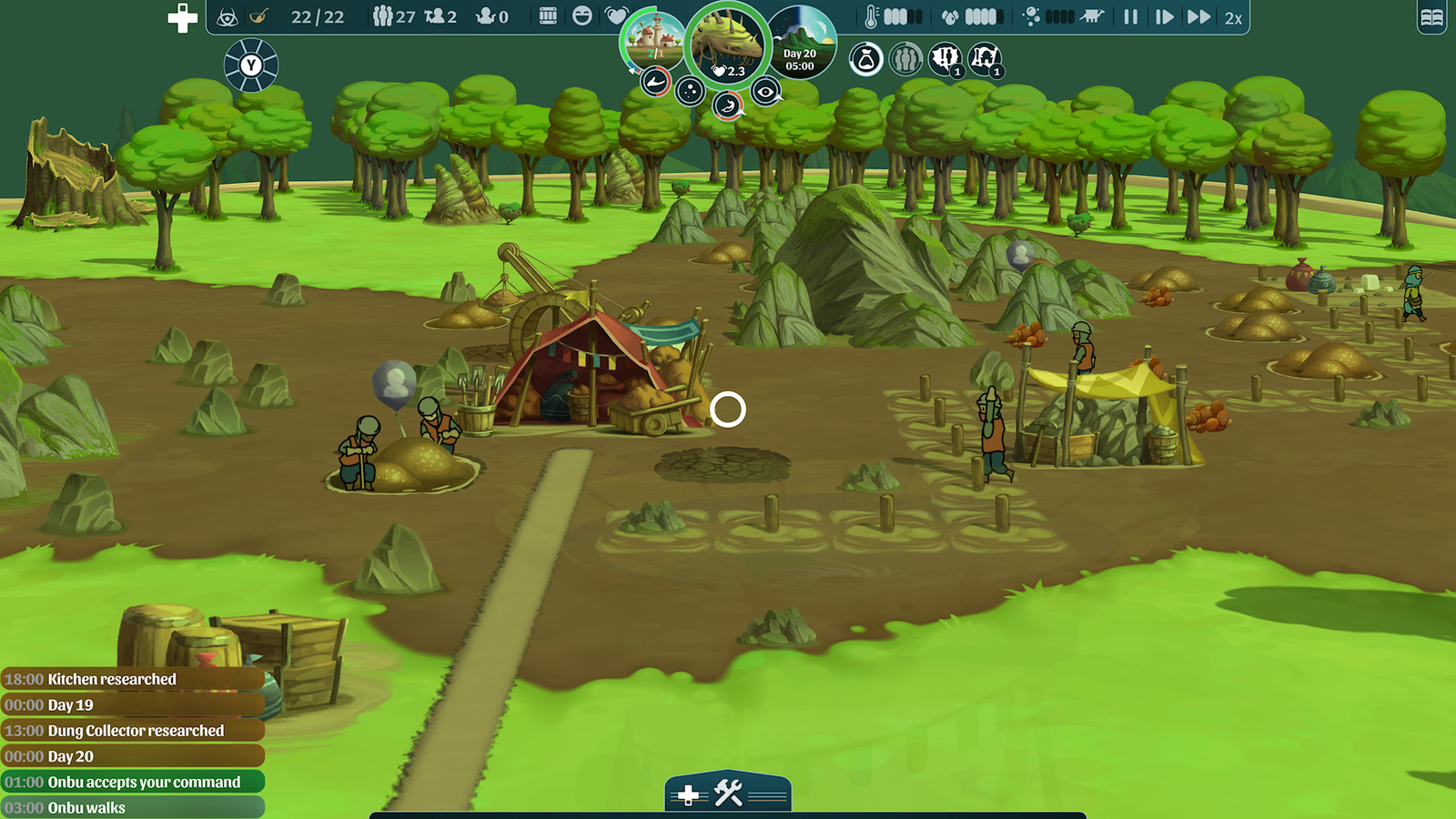Select the "Kitchen researched" log entry
Viewport: 1456px width, 819px height.
tap(133, 679)
